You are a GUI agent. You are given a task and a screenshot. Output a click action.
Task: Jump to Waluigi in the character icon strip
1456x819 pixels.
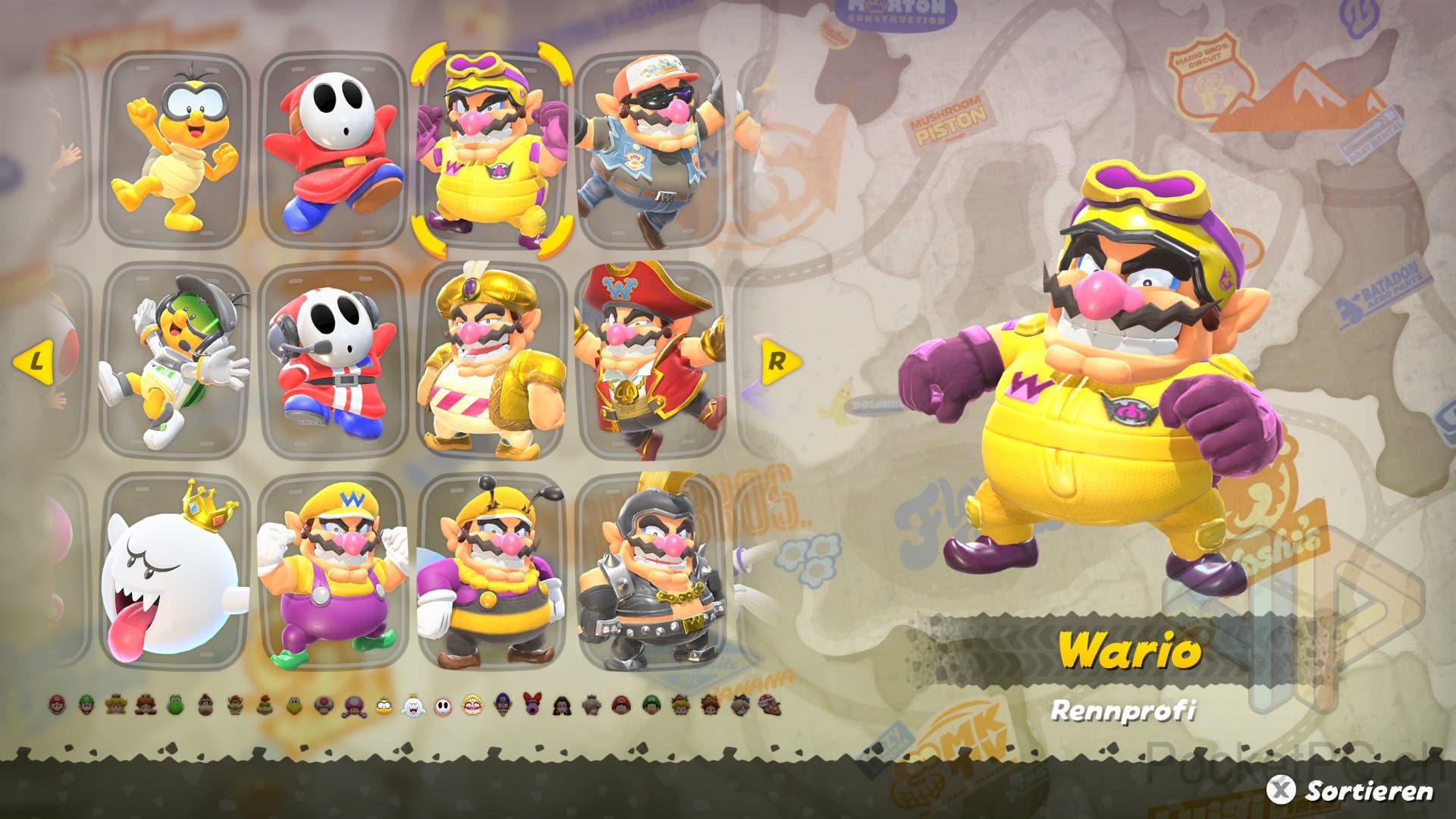point(503,706)
